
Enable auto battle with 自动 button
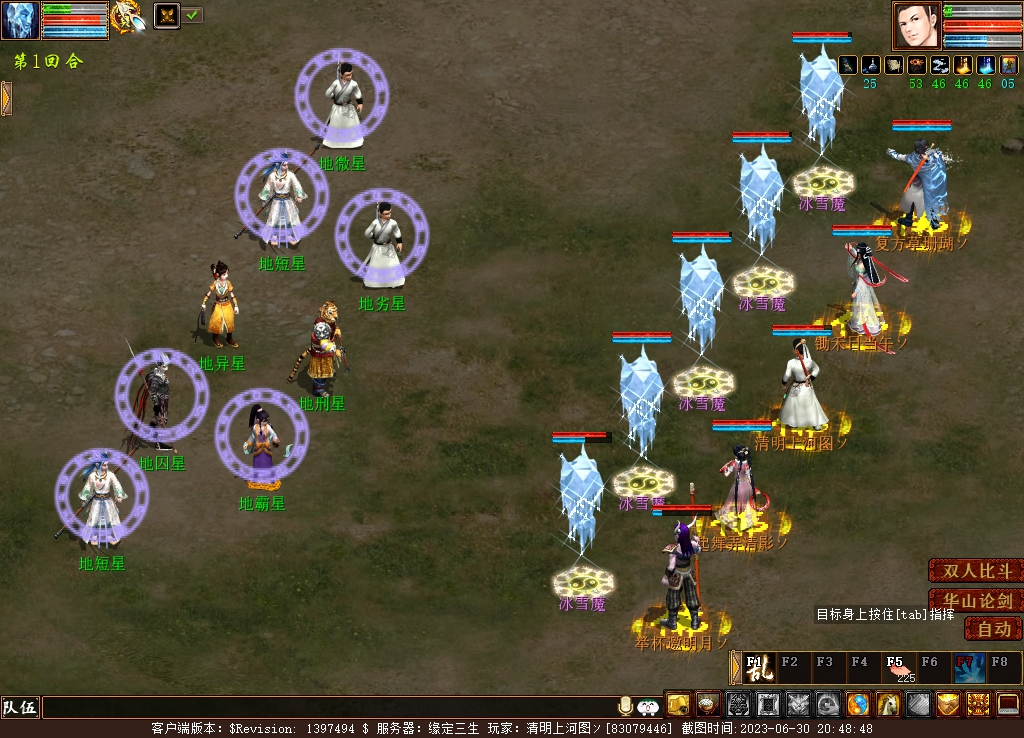[993, 629]
